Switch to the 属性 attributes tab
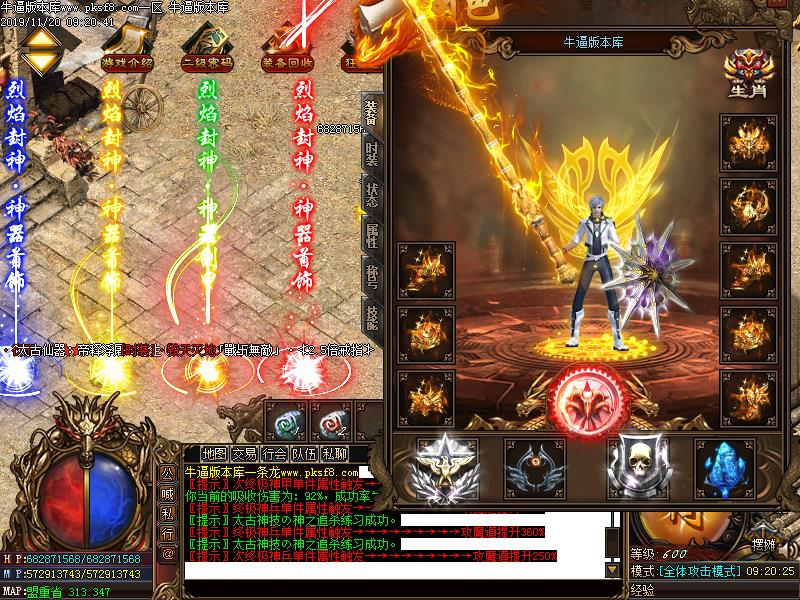The image size is (800, 600). [x=372, y=236]
